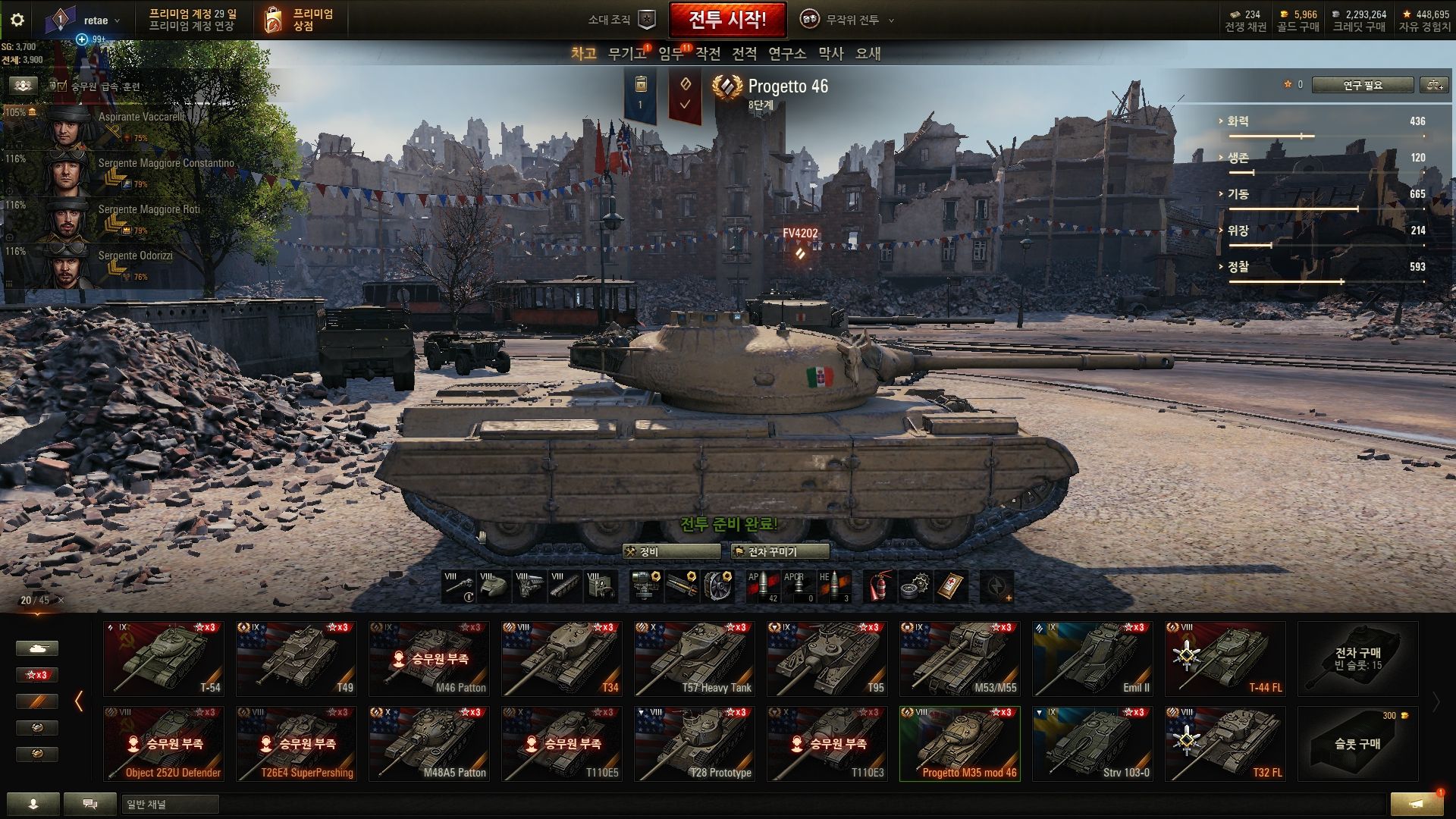Pick the Emil II tank
Viewport: 1456px width, 819px height.
1092,658
